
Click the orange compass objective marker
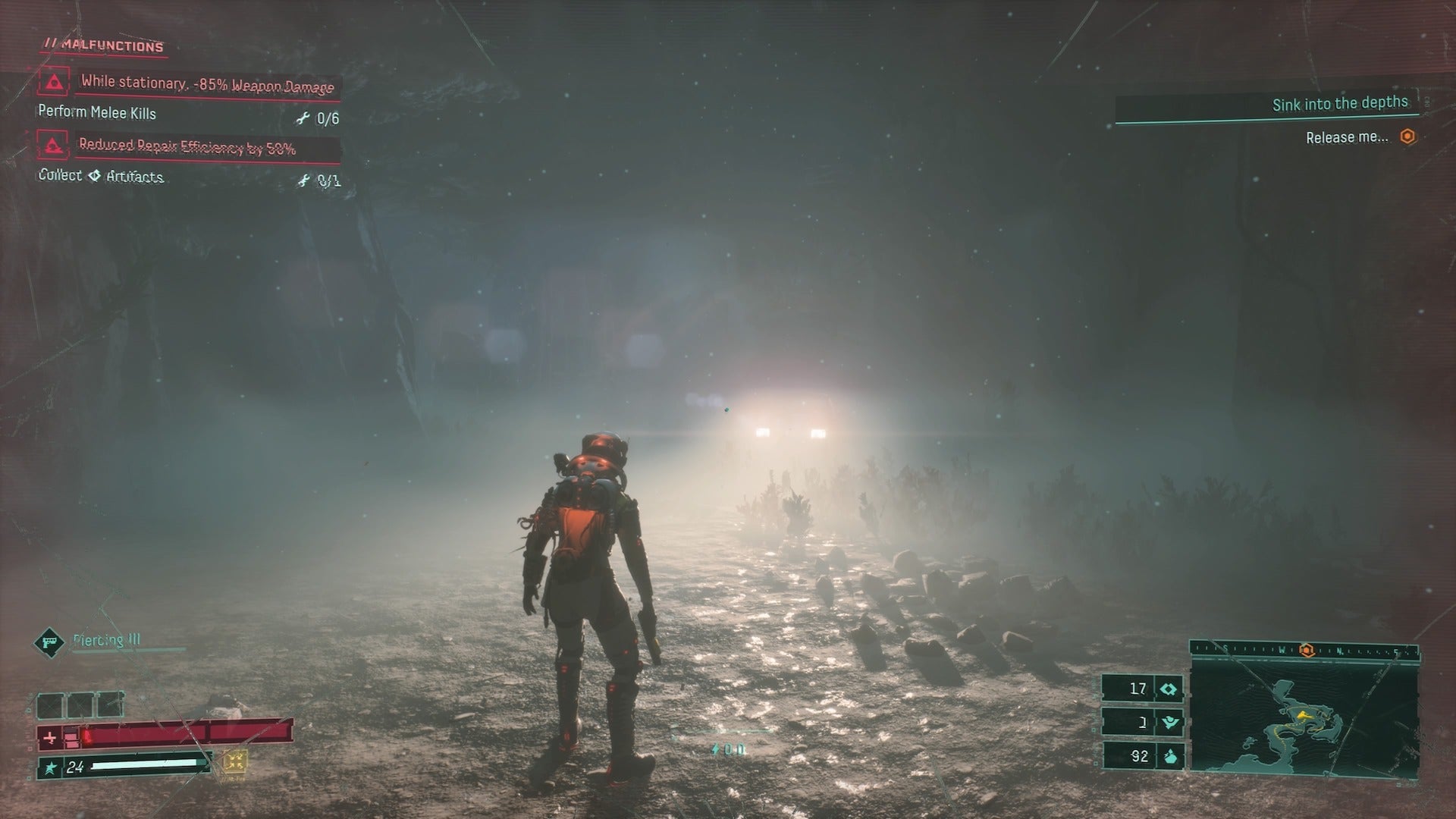1306,650
